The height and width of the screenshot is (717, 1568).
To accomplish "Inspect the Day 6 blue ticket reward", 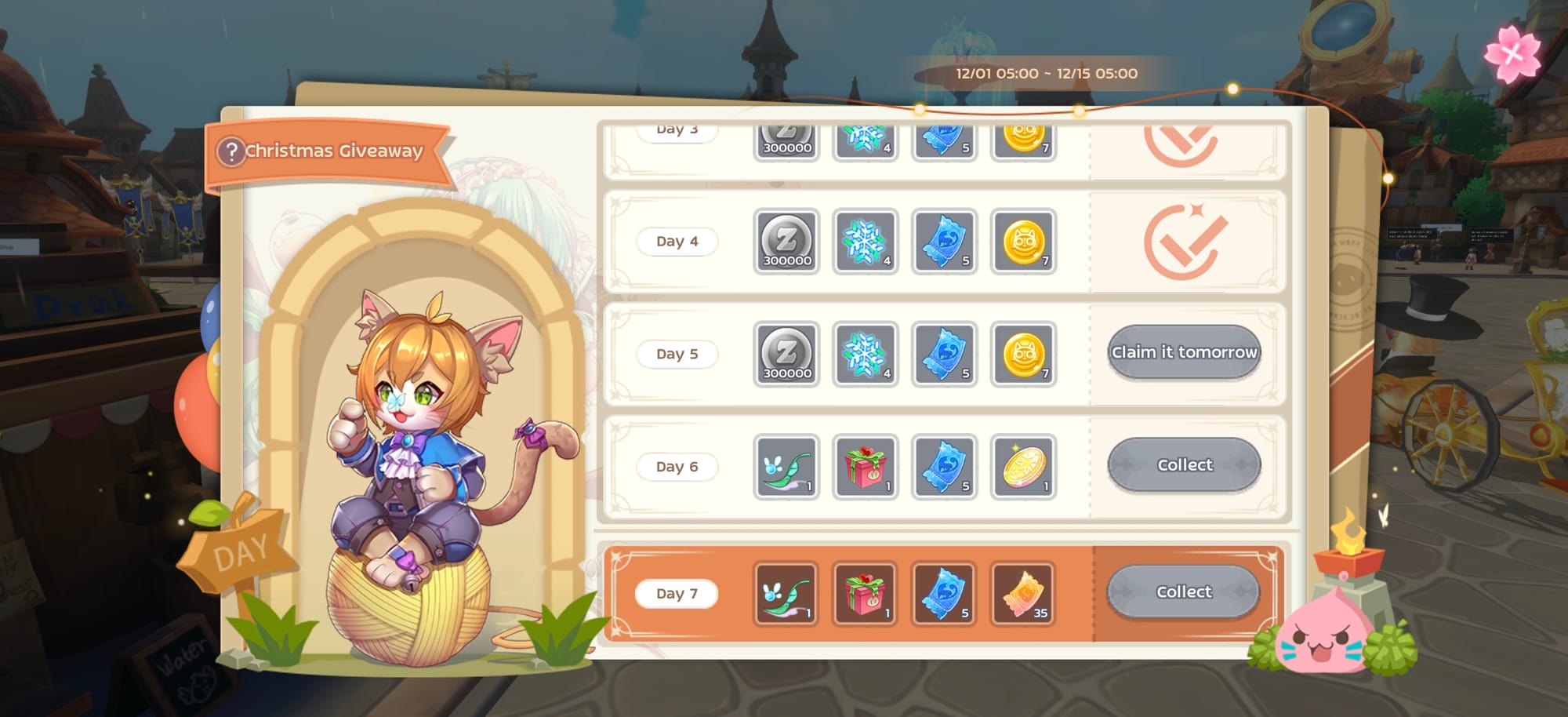I will tap(944, 467).
